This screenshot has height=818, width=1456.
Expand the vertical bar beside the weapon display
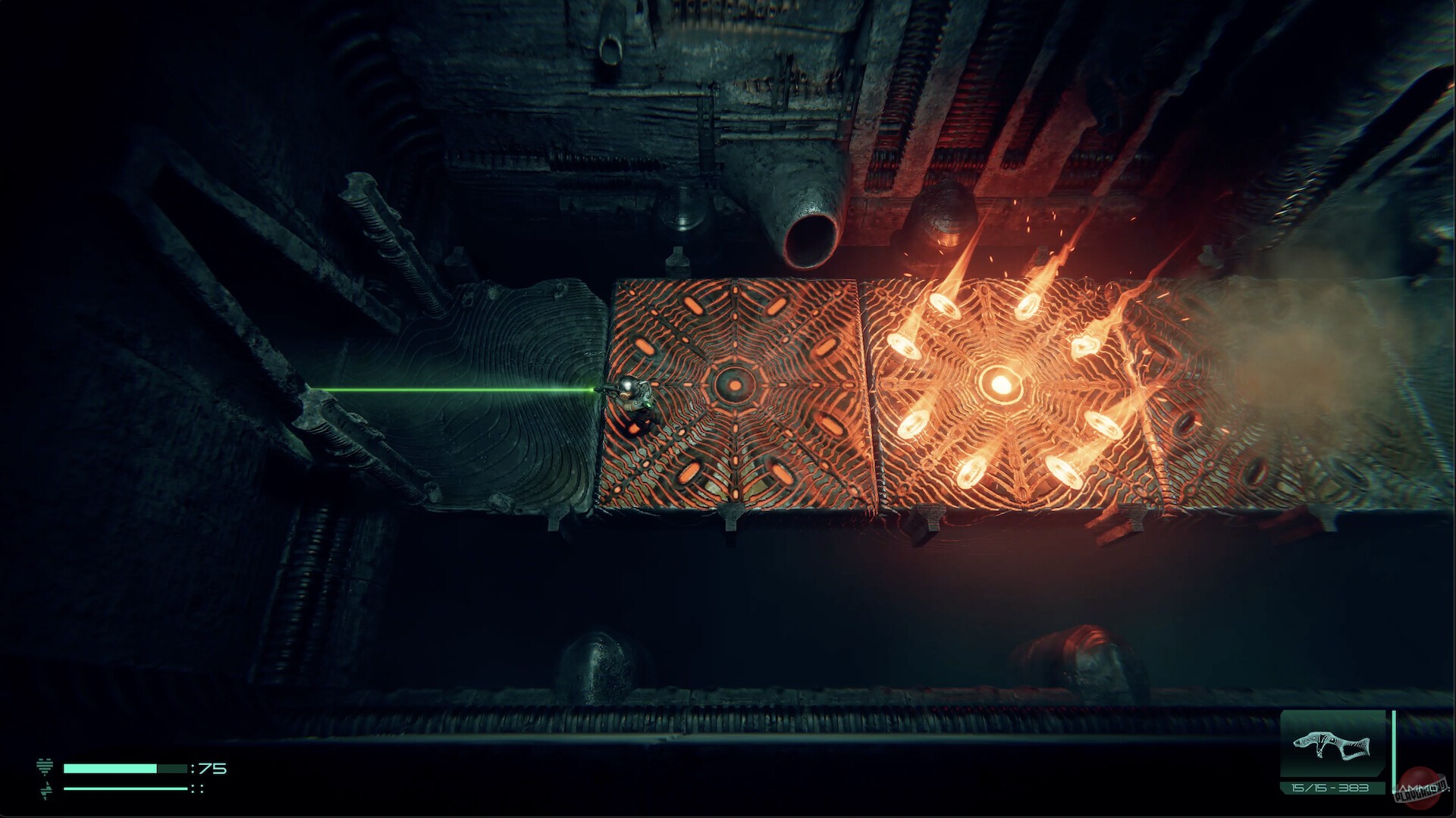click(x=1393, y=752)
